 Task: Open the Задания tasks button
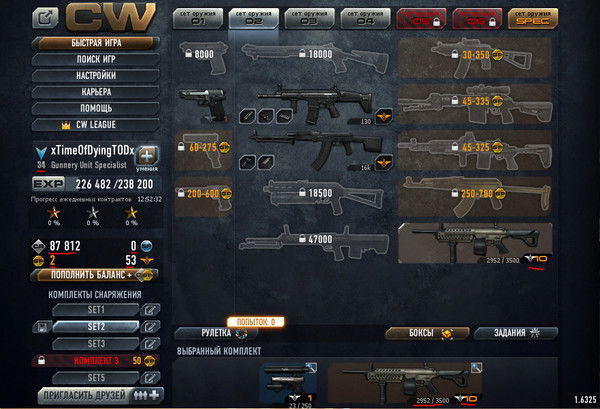click(515, 333)
